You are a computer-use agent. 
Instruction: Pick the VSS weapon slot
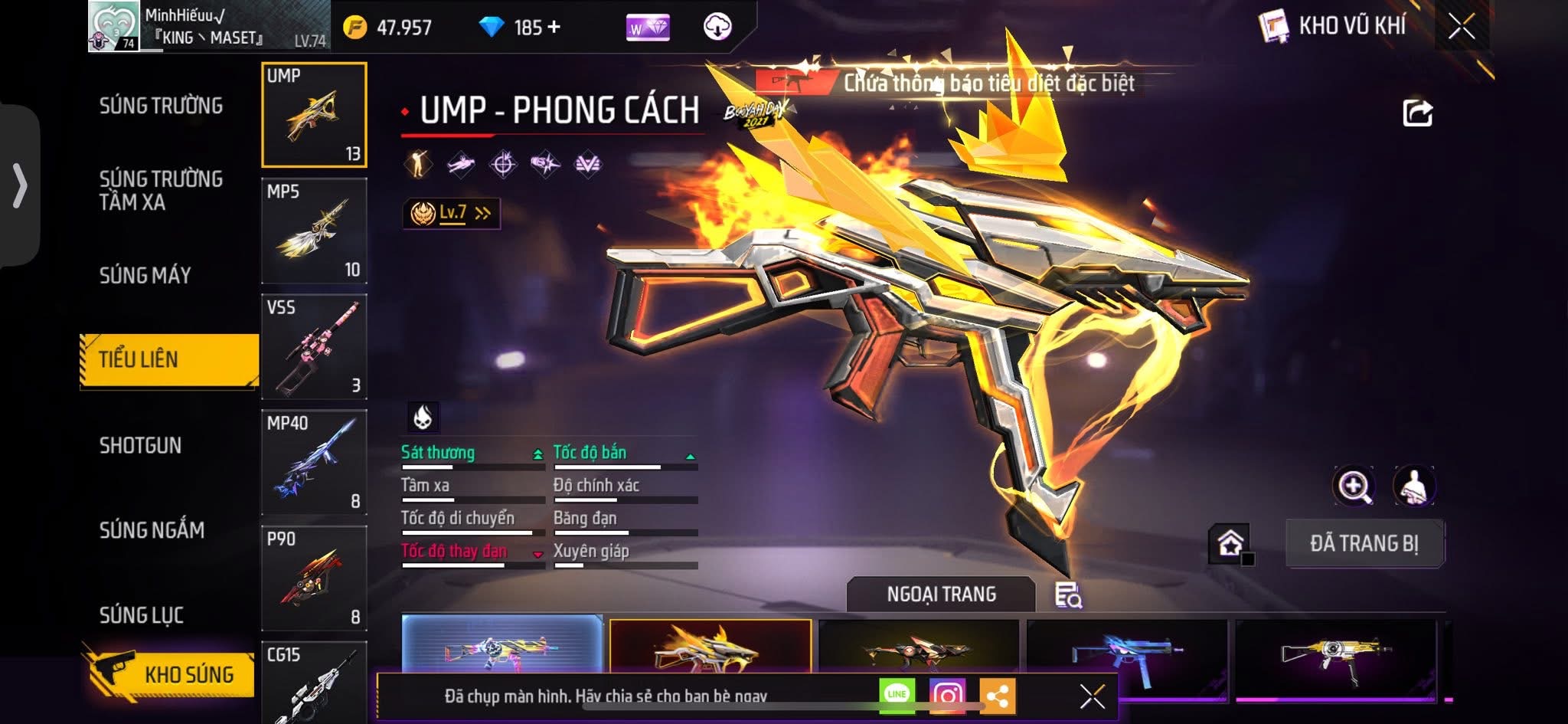coord(314,346)
